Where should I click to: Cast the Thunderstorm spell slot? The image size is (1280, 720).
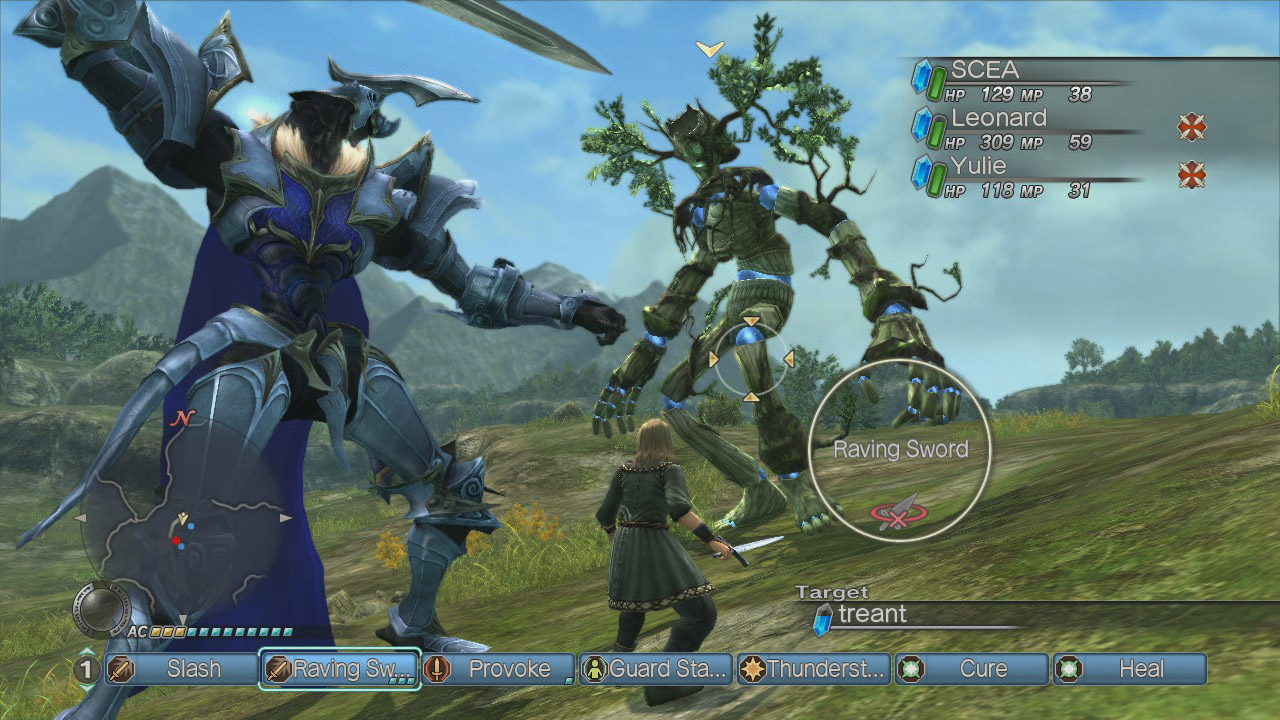click(814, 669)
